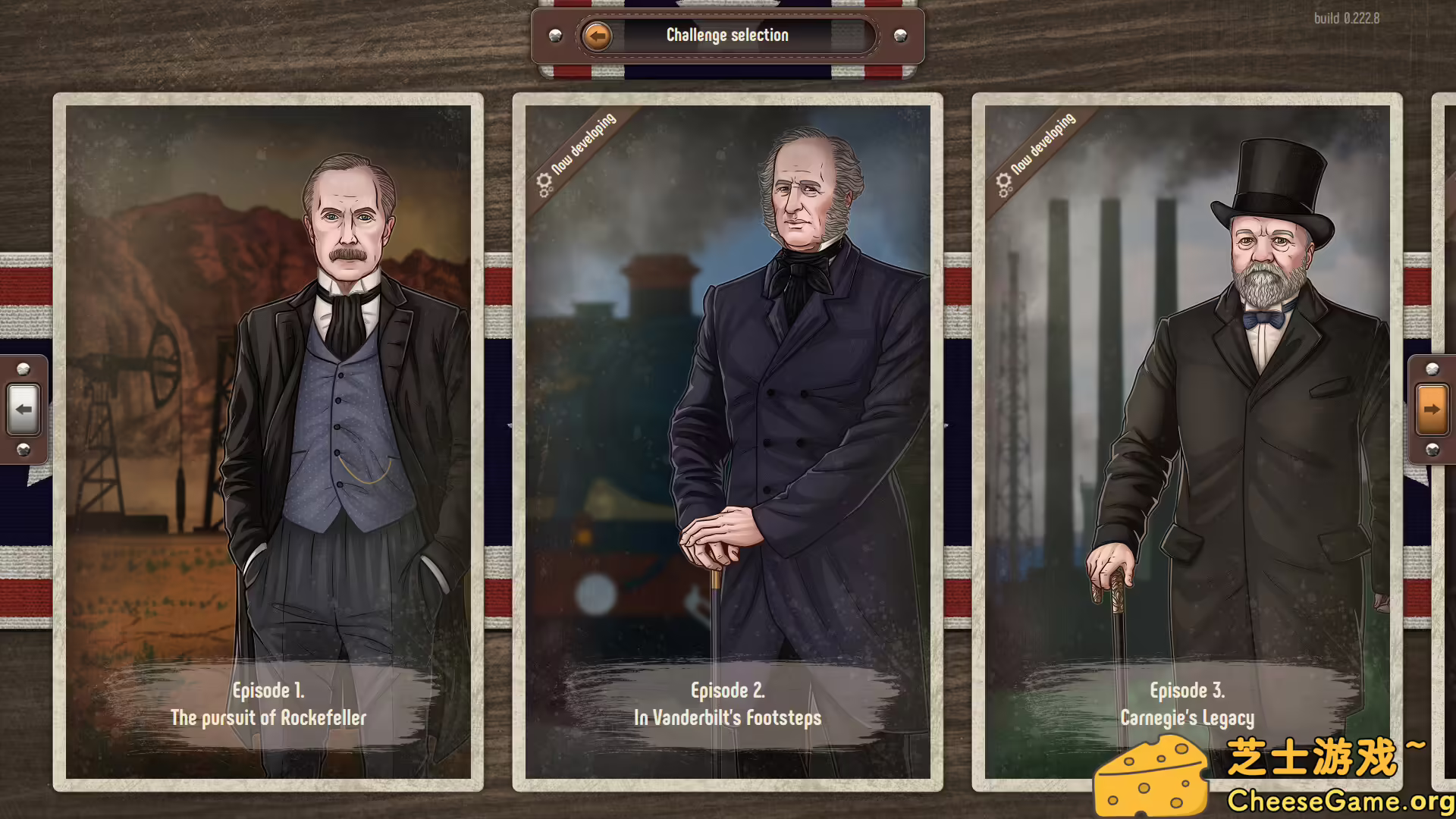The width and height of the screenshot is (1456, 819).
Task: Expand the left side panel containing the arrow
Action: (x=25, y=409)
